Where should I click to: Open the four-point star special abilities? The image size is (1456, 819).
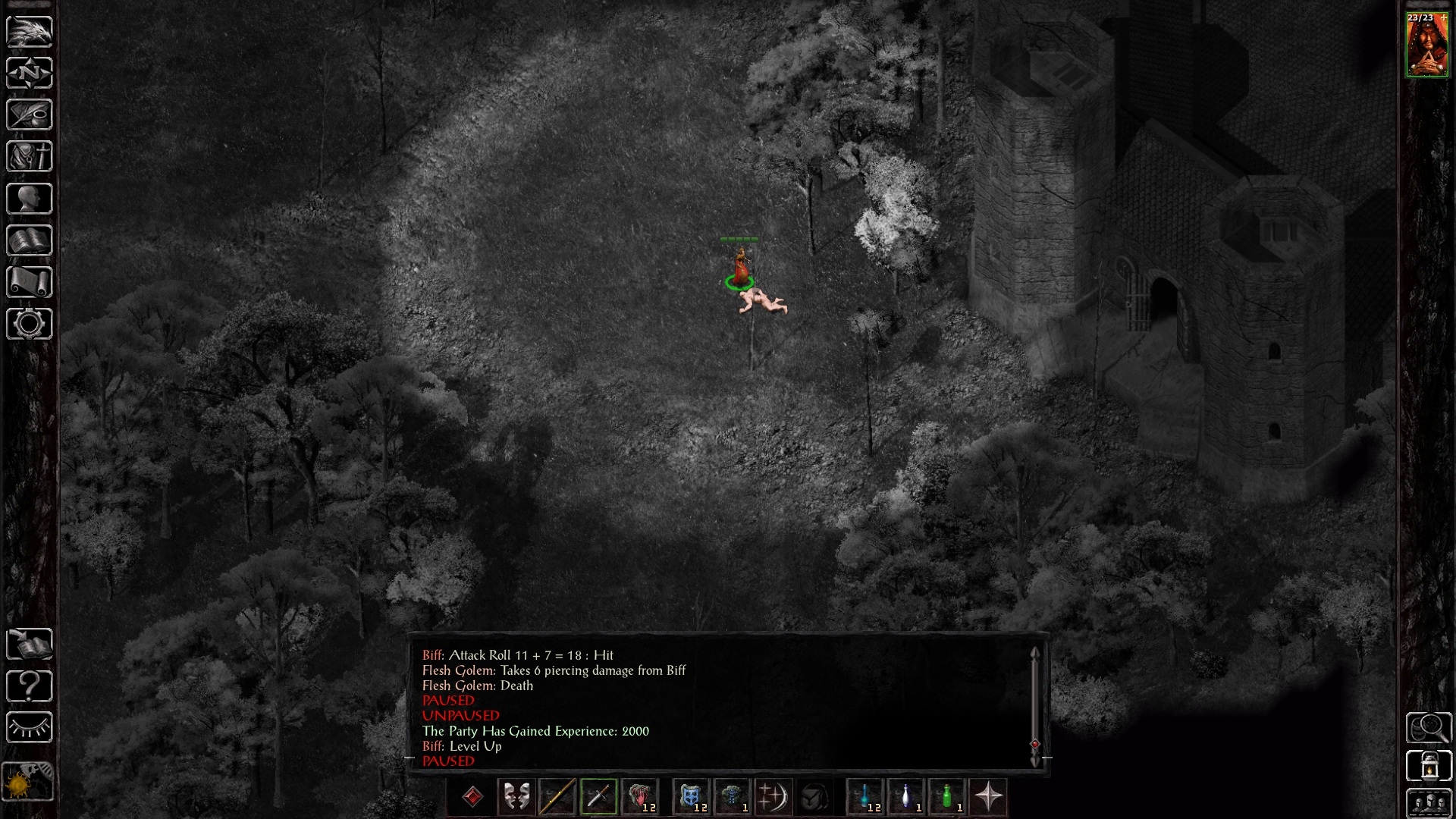tap(988, 797)
